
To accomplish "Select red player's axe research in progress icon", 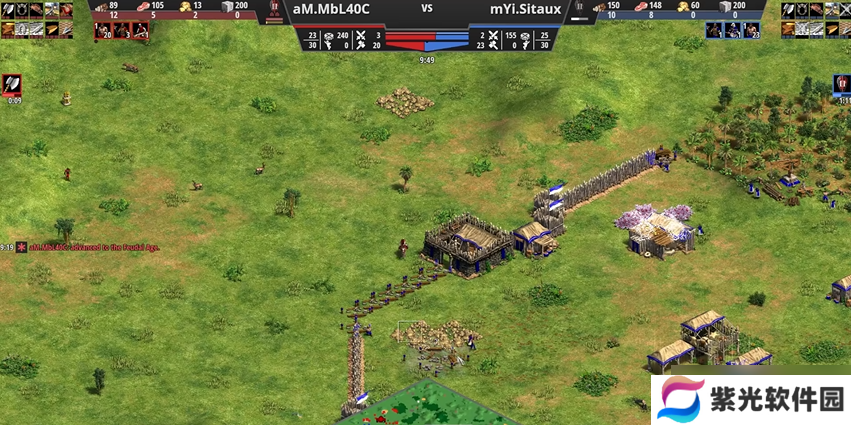I will 14,84.
